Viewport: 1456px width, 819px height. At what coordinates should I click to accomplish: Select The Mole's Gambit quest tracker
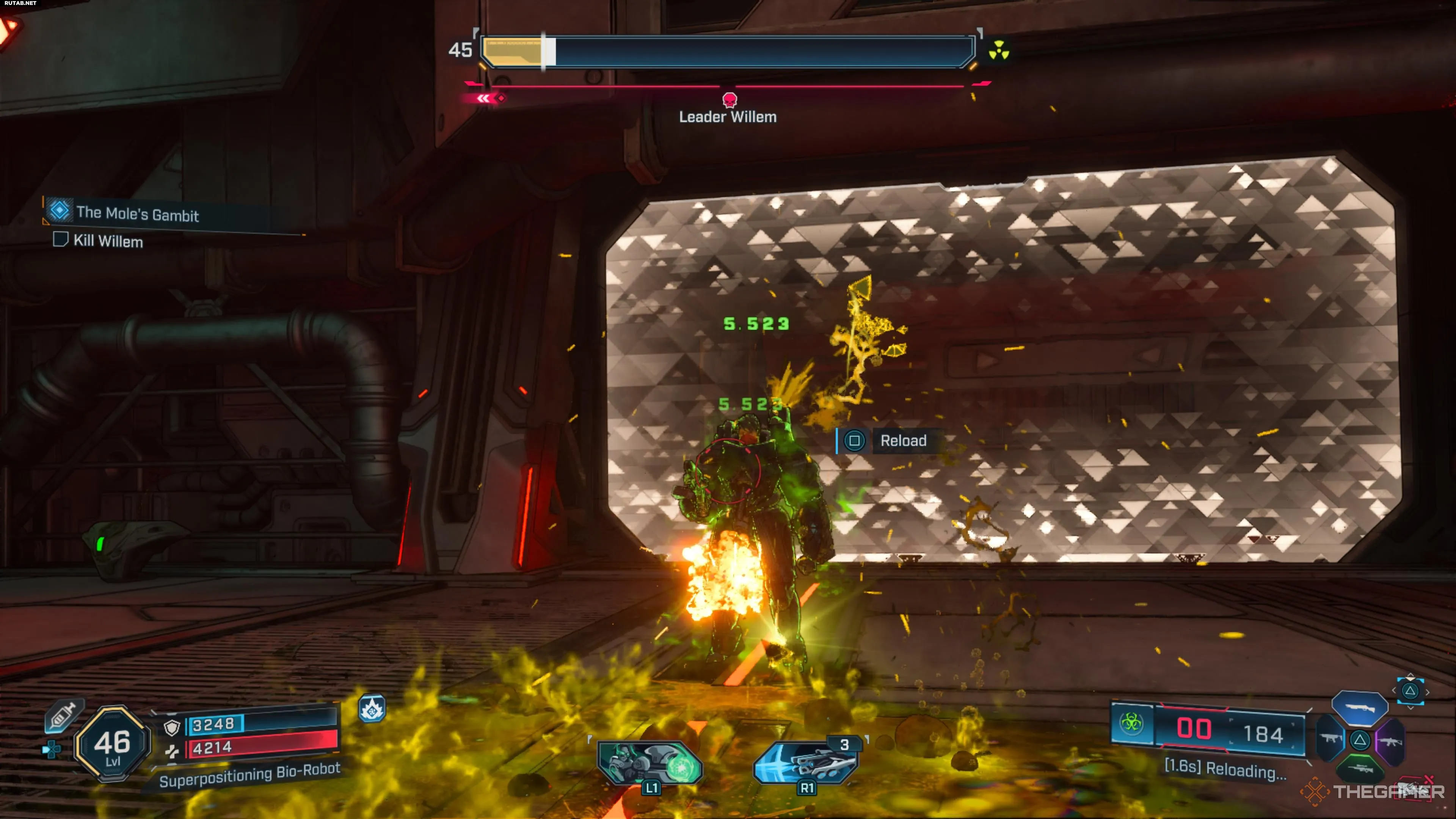137,213
